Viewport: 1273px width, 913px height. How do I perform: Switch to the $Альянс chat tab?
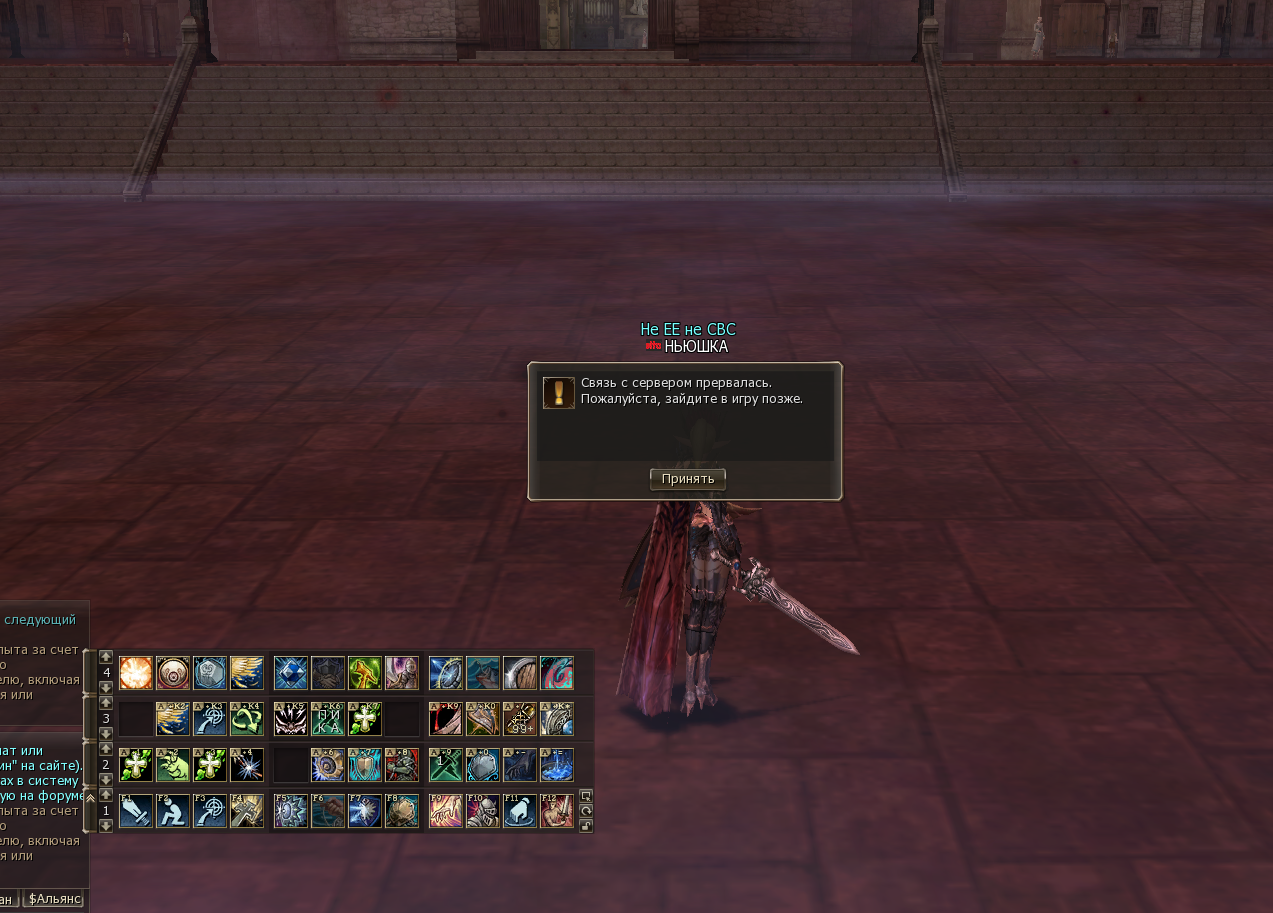[x=54, y=899]
